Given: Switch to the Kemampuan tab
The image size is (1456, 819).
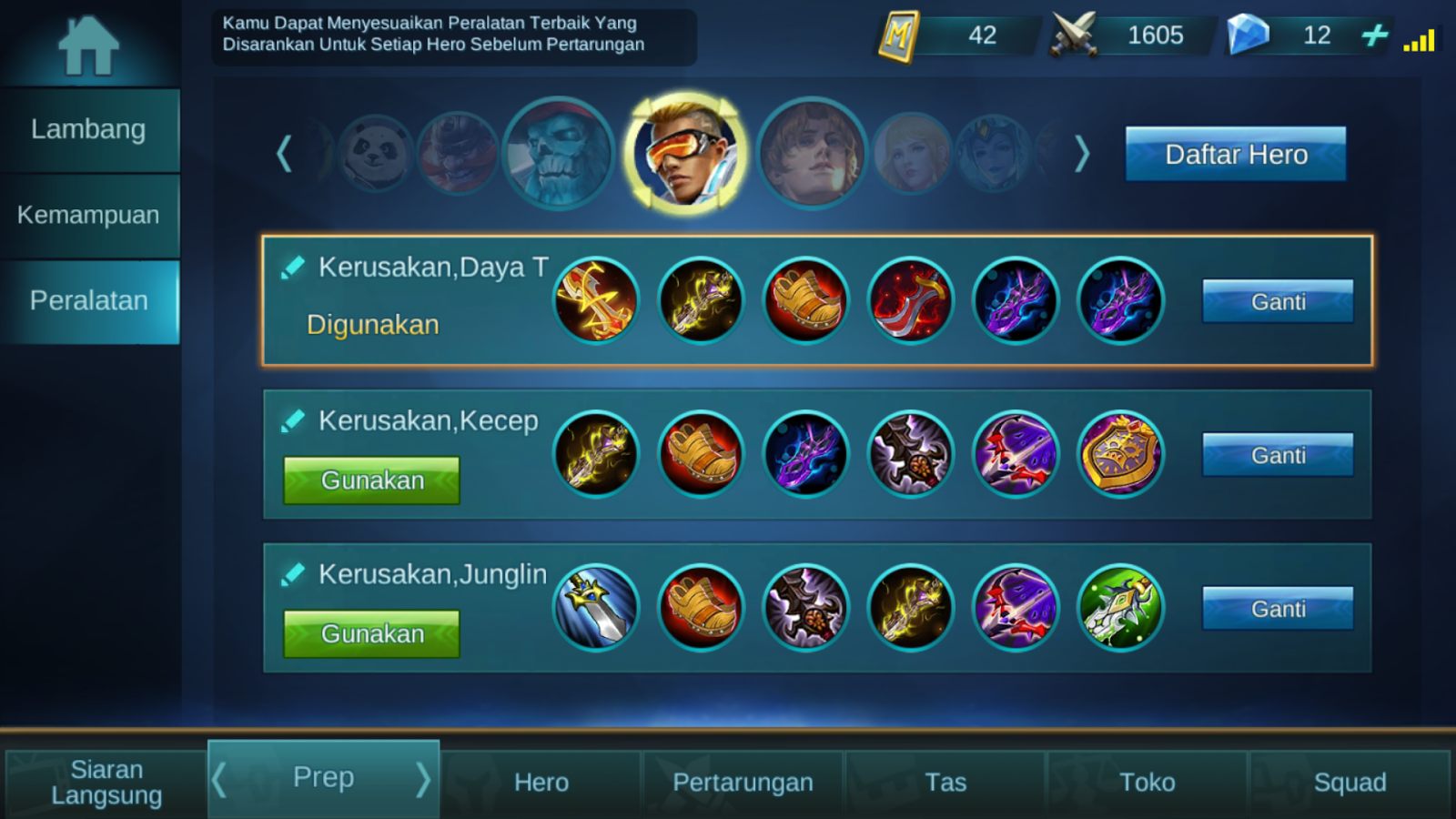Looking at the screenshot, I should [x=88, y=215].
